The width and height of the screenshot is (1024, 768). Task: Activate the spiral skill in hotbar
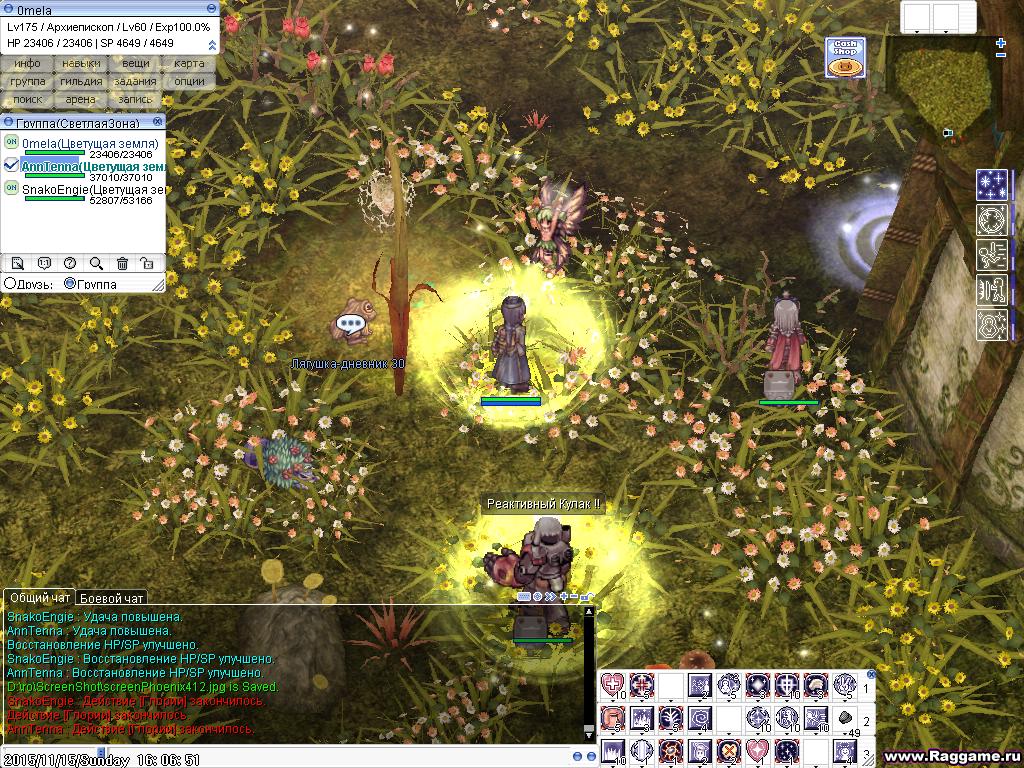[x=700, y=717]
